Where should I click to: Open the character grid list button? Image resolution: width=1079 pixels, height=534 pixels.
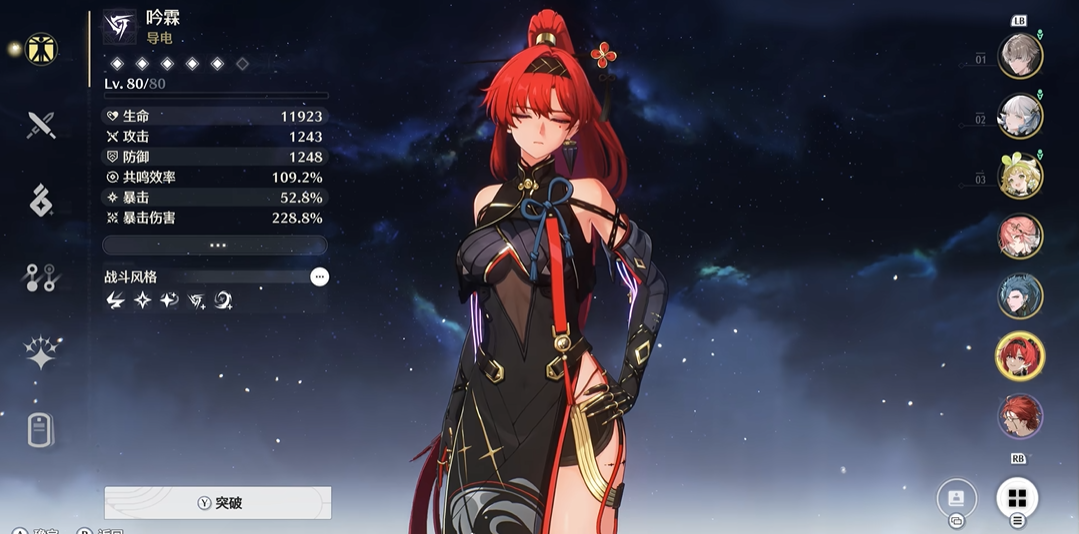[x=1017, y=498]
